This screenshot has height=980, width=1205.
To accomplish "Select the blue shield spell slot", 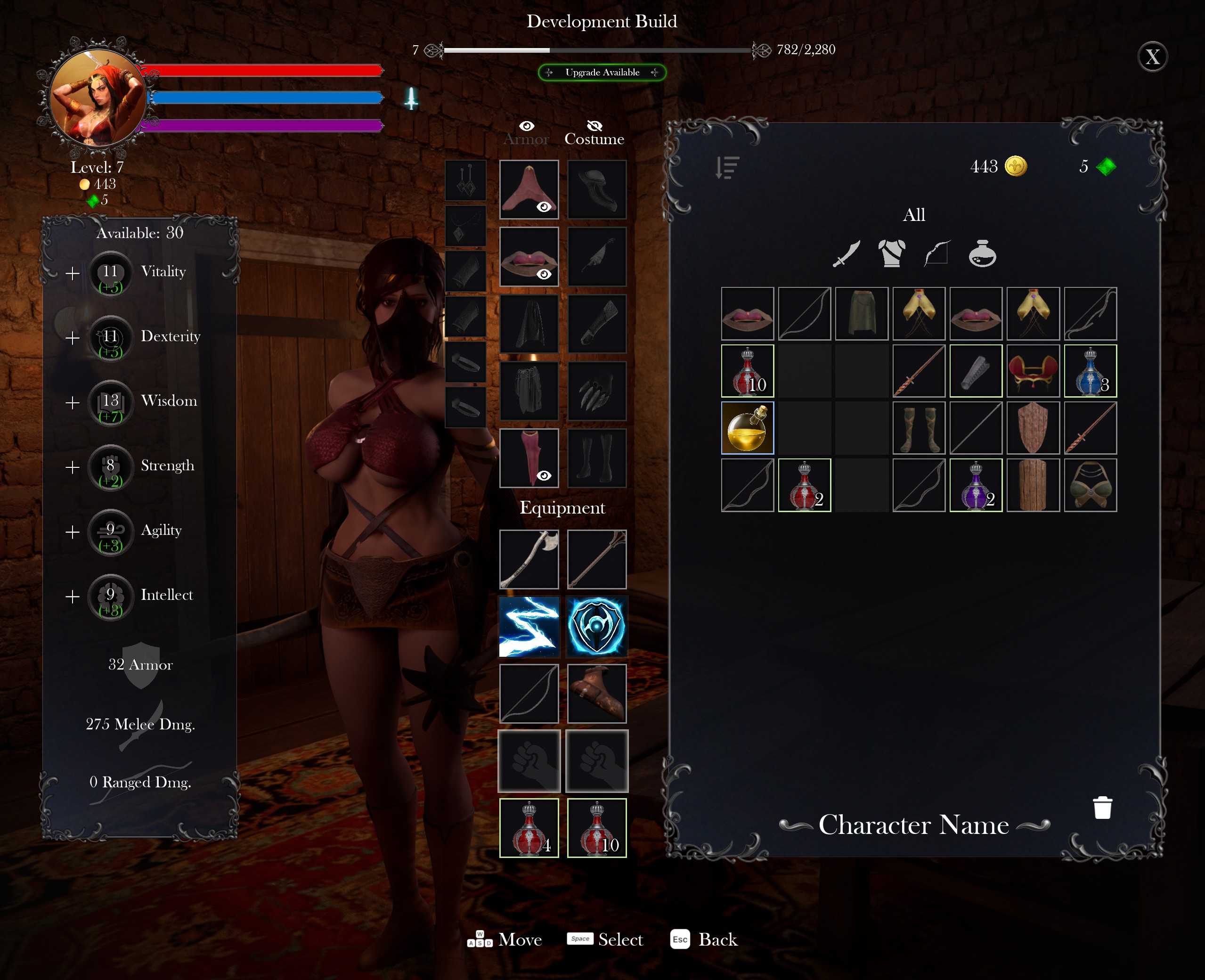I will pos(596,627).
